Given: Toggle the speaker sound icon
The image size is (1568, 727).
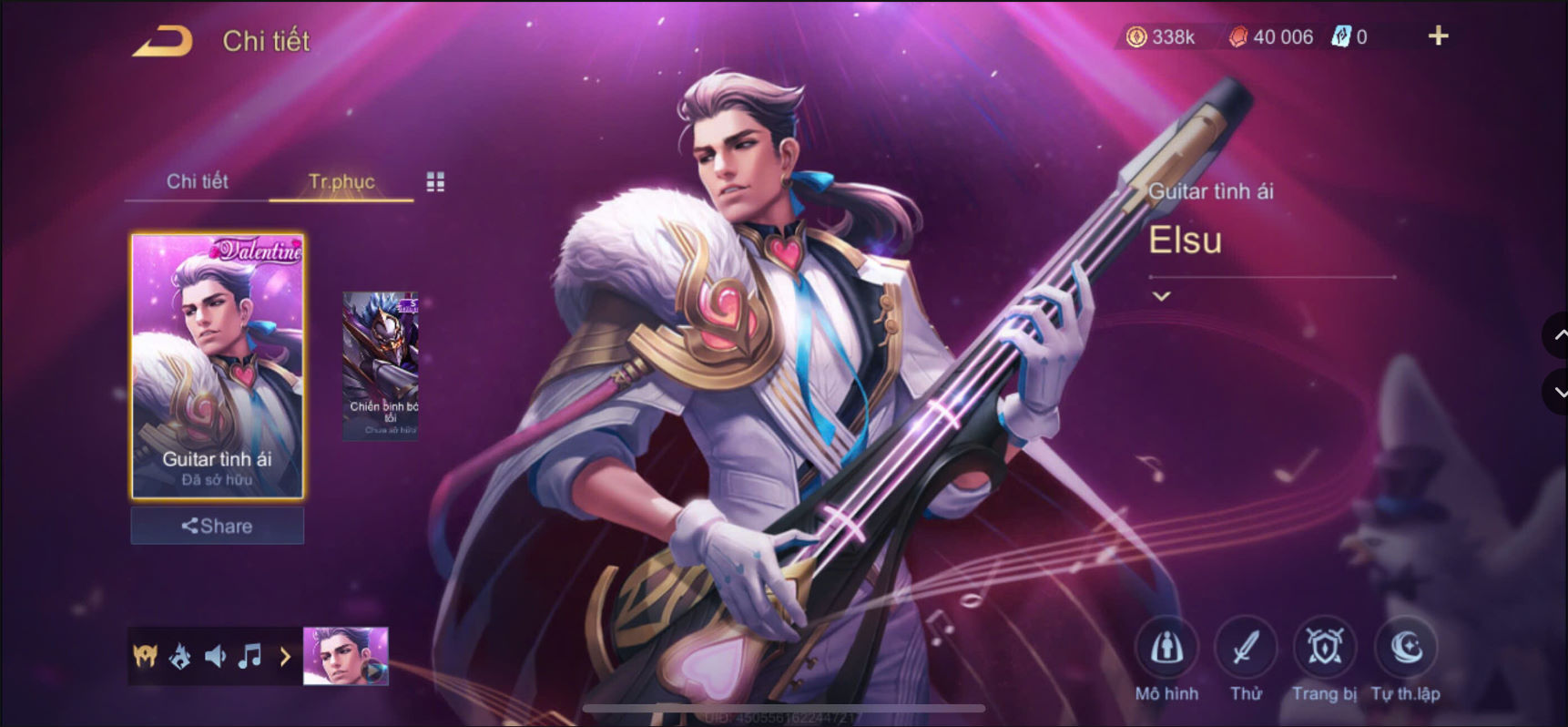Looking at the screenshot, I should click(x=215, y=656).
